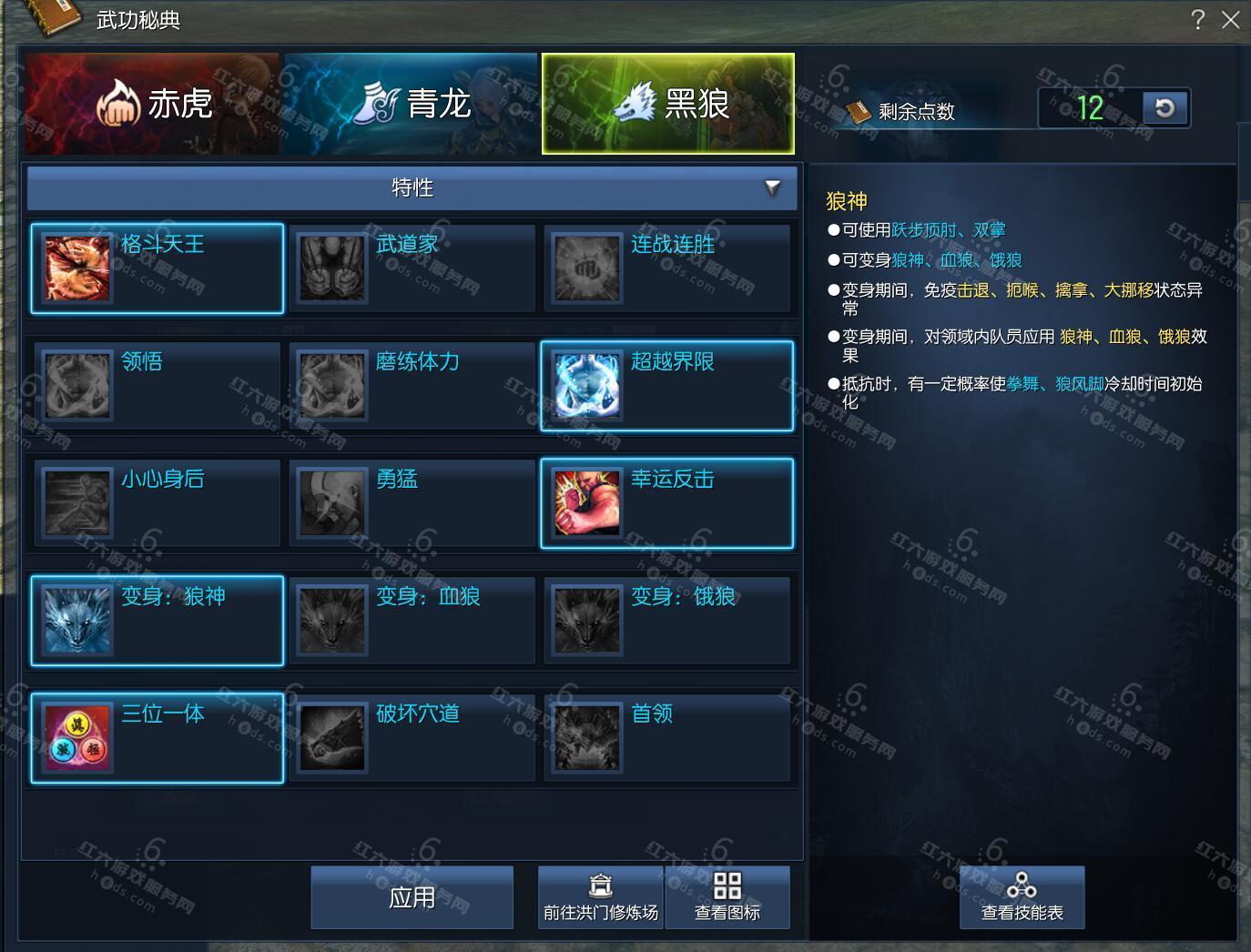
Task: Open the 黑狼 tab
Action: click(x=668, y=104)
